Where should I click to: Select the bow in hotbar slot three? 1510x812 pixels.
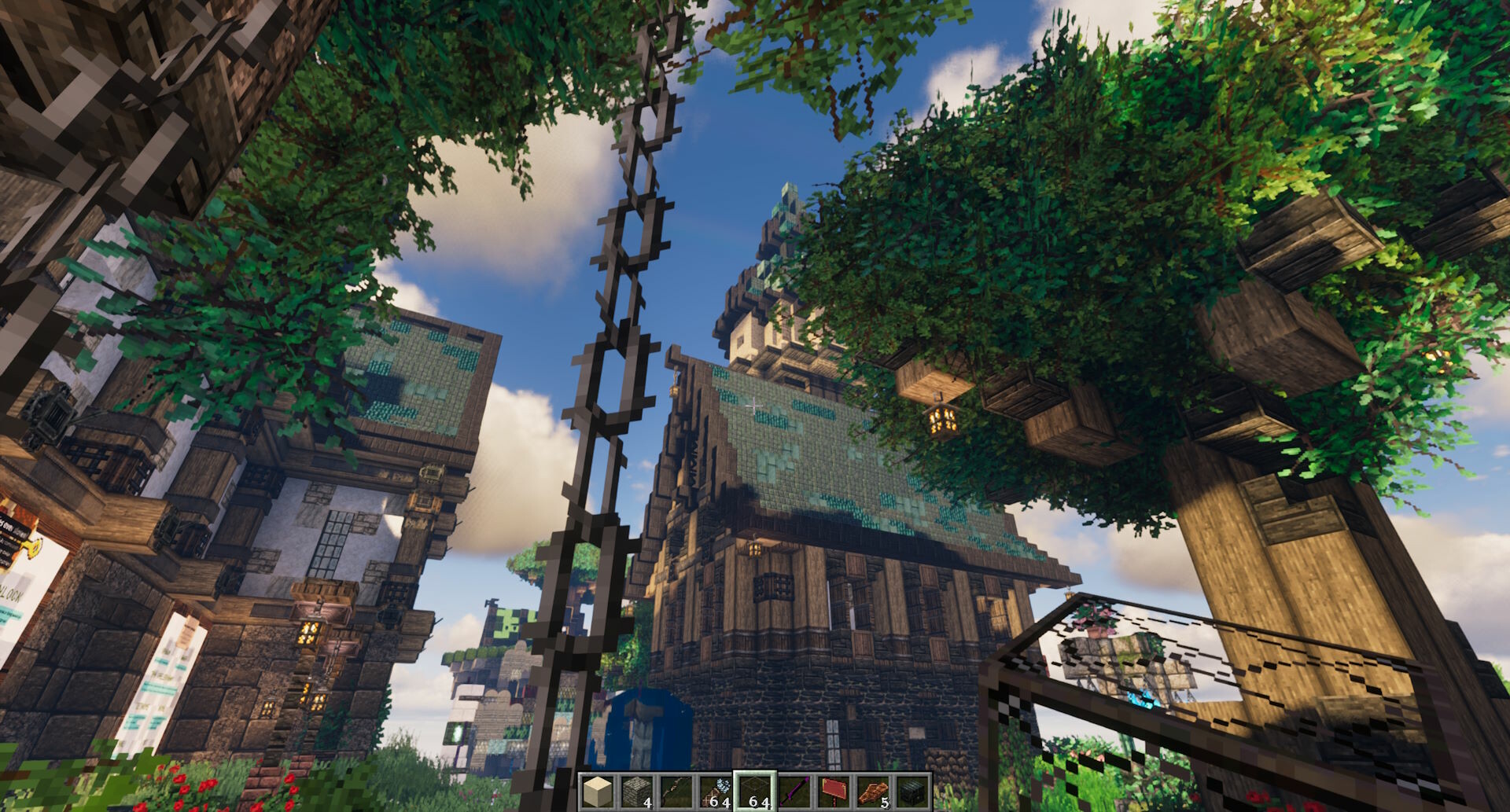(x=676, y=792)
